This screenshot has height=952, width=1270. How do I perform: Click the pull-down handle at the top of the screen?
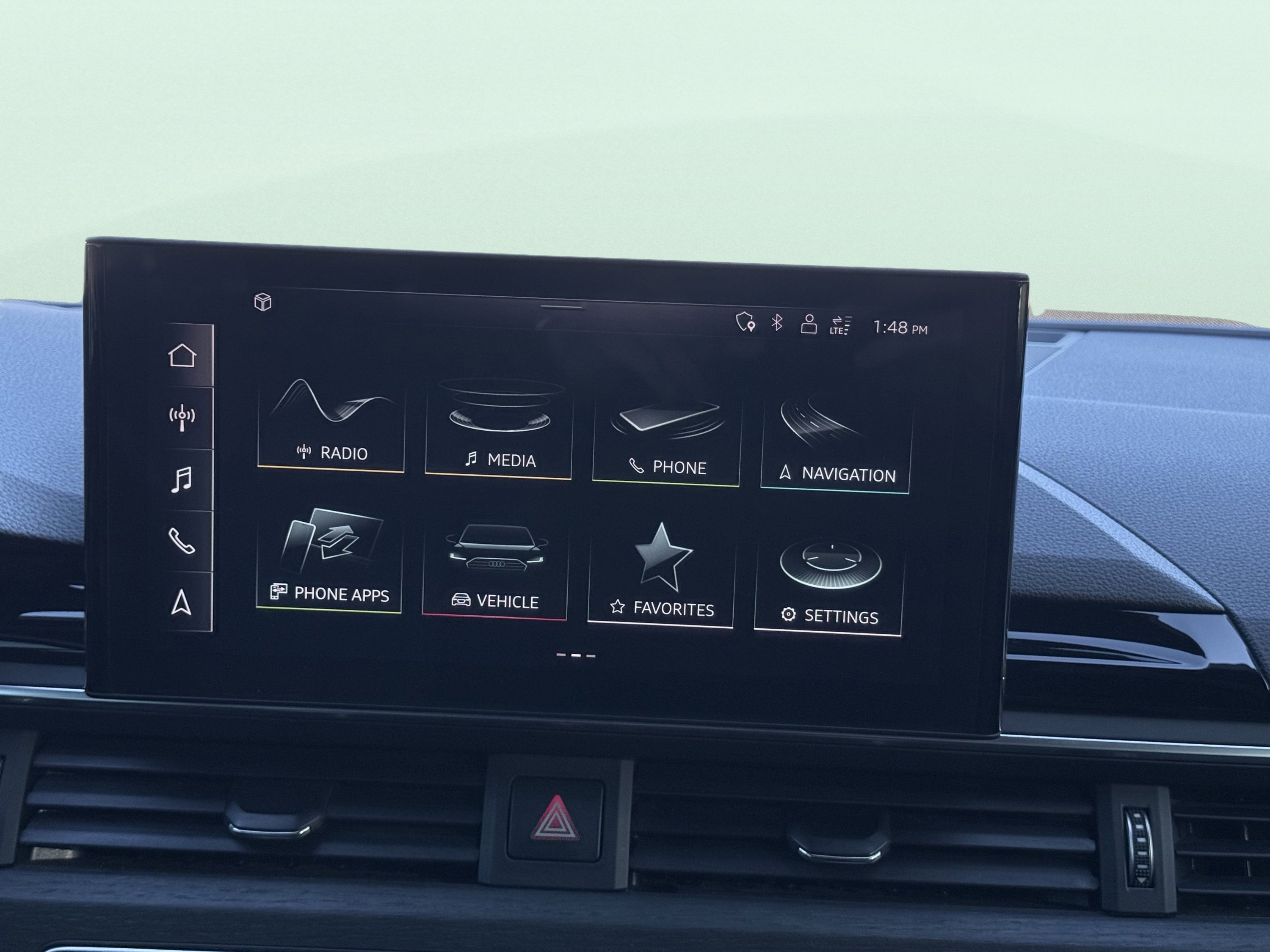(561, 307)
